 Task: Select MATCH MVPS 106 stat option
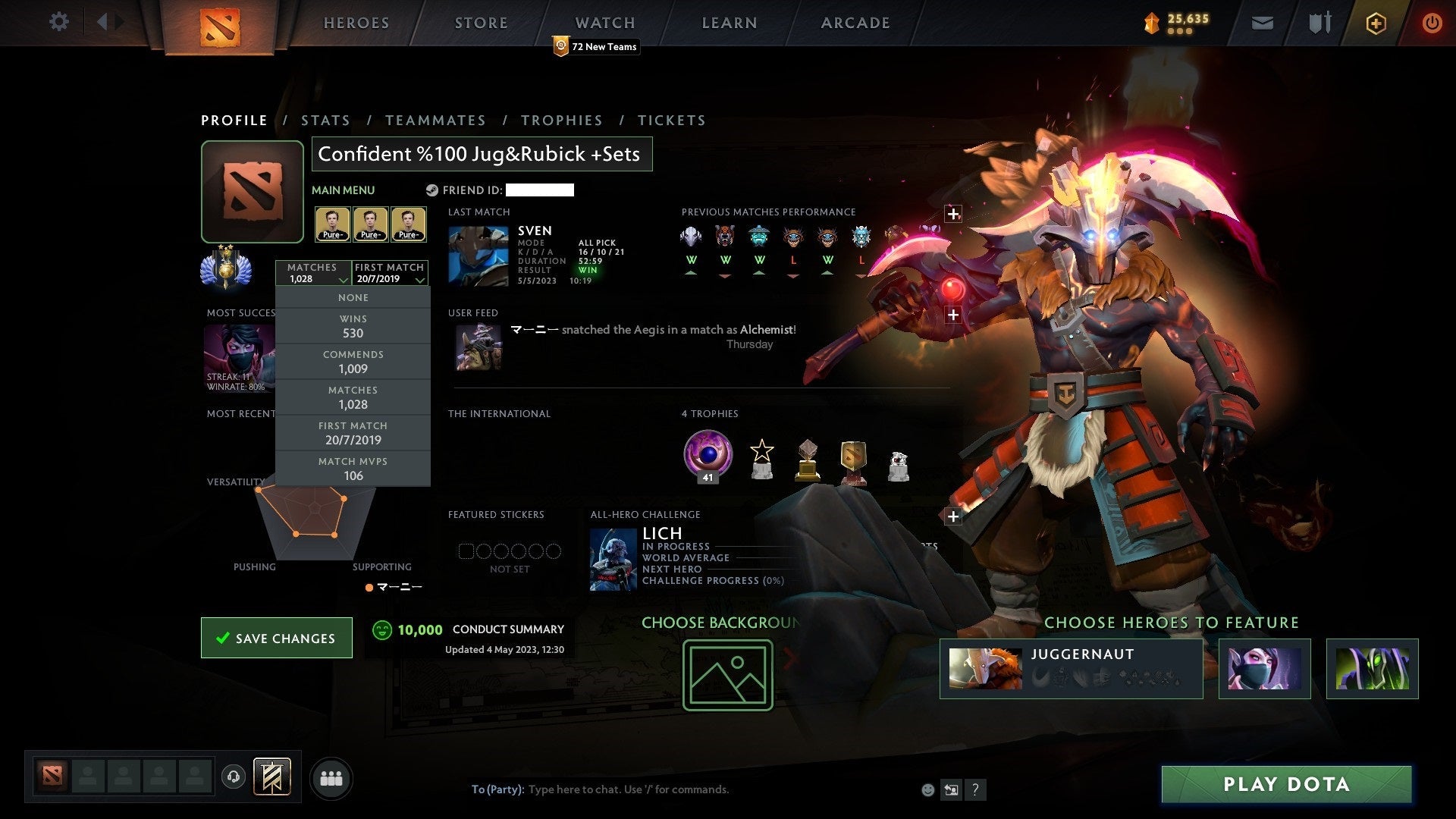pyautogui.click(x=353, y=468)
